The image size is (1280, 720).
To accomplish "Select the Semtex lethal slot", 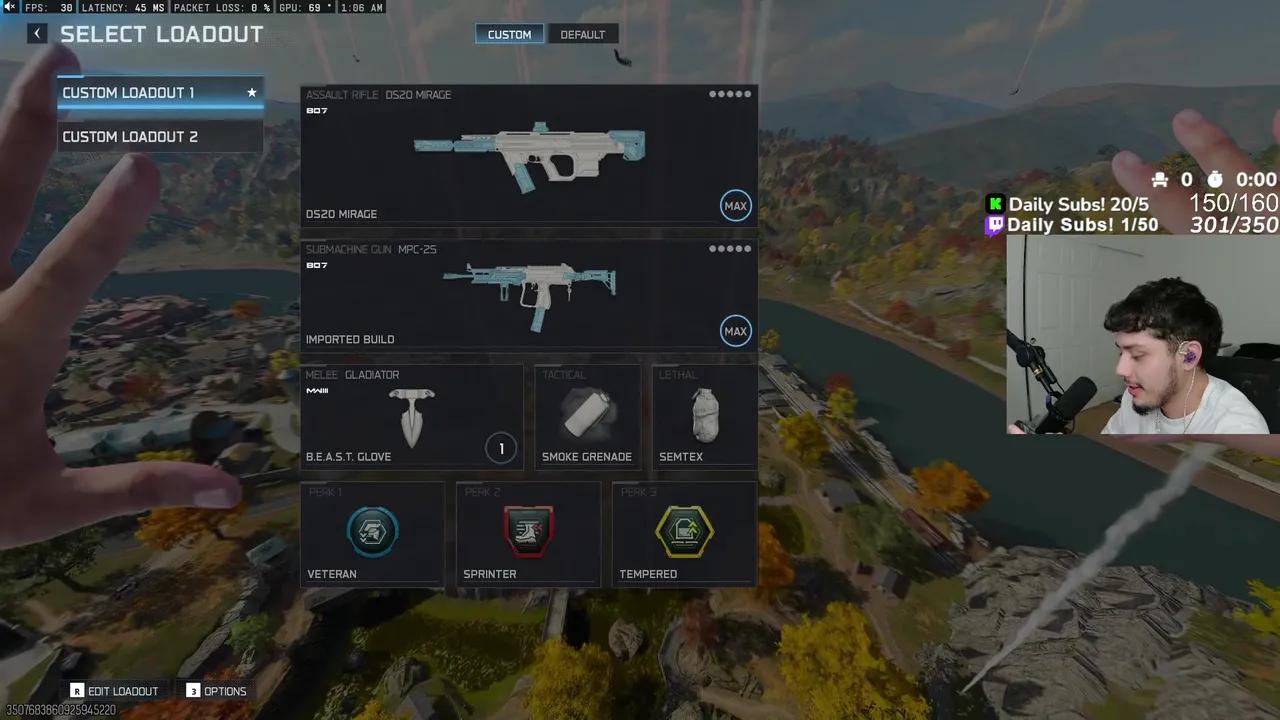I will coord(704,417).
